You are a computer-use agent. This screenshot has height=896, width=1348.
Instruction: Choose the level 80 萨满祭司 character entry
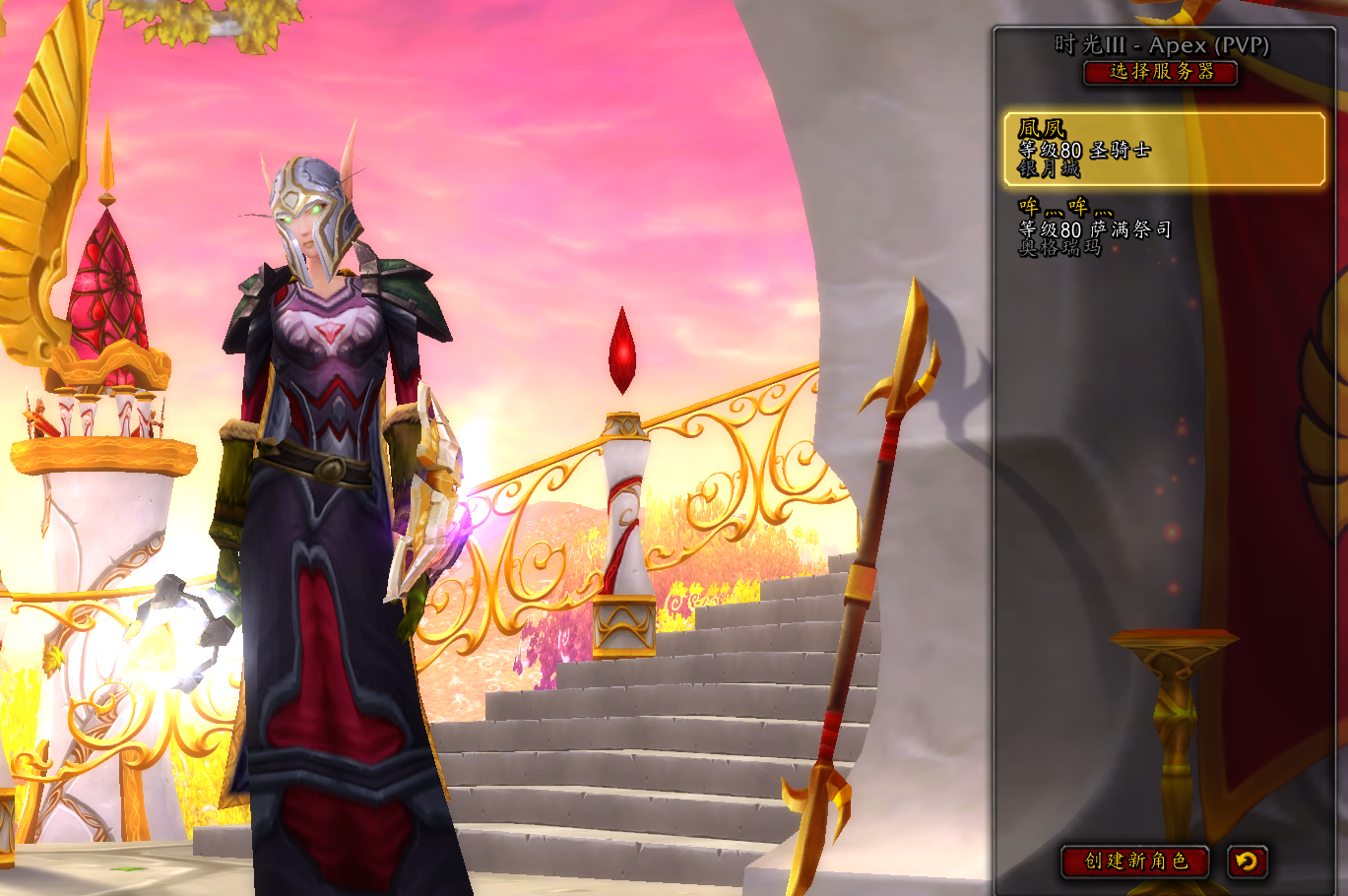point(1164,227)
